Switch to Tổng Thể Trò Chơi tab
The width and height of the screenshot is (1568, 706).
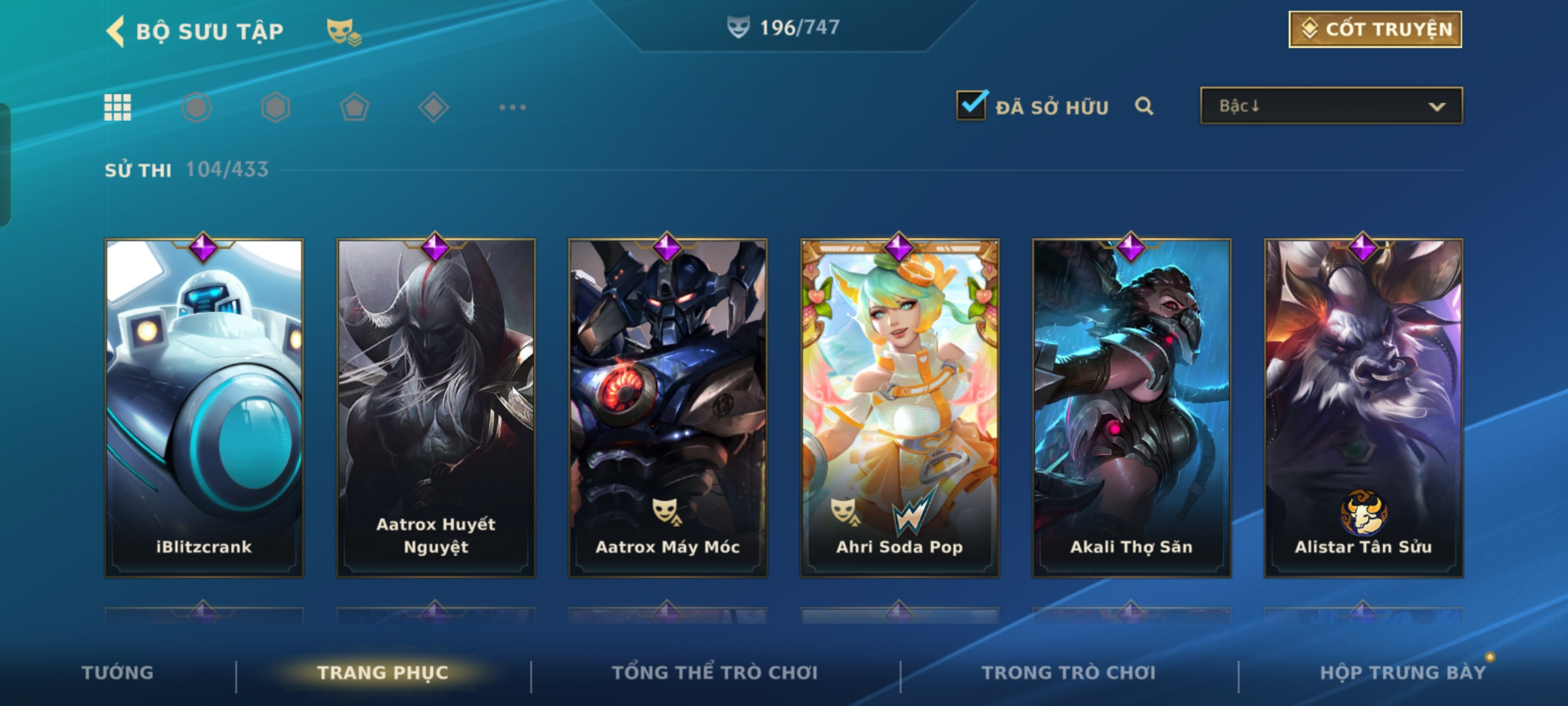tap(715, 673)
